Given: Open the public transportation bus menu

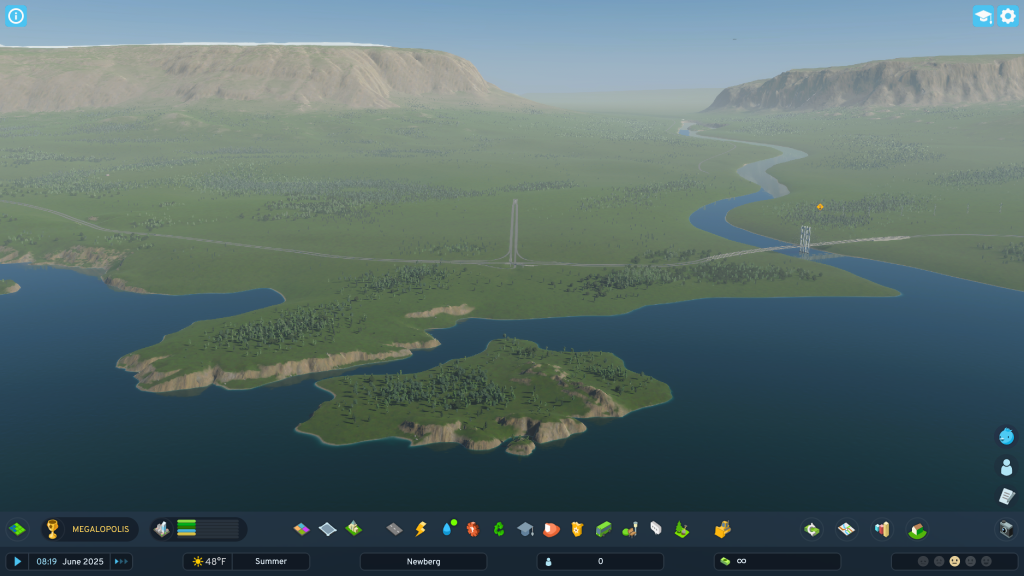Looking at the screenshot, I should click(x=603, y=529).
